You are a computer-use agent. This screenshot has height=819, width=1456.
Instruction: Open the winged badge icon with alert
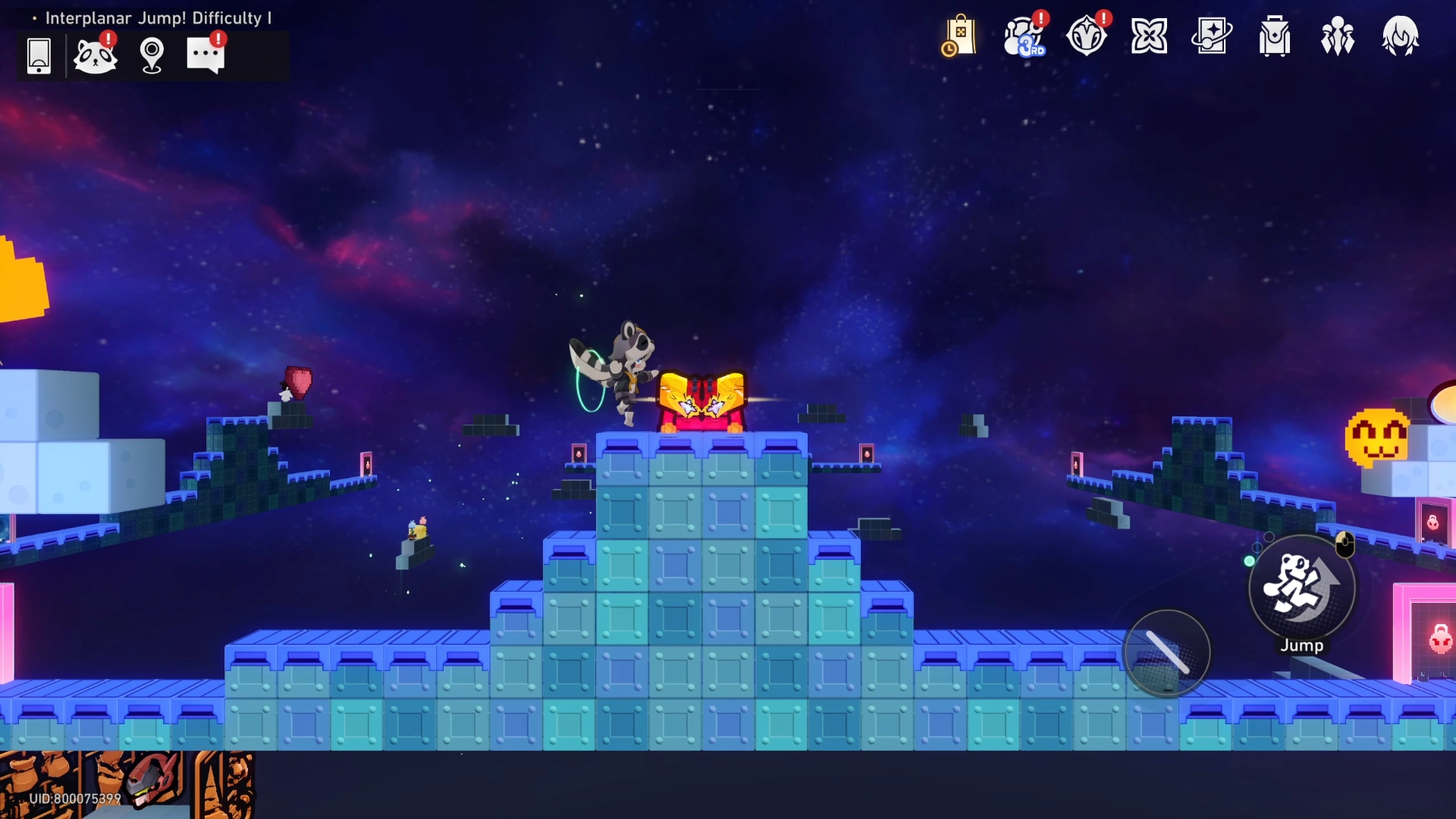[x=1087, y=36]
